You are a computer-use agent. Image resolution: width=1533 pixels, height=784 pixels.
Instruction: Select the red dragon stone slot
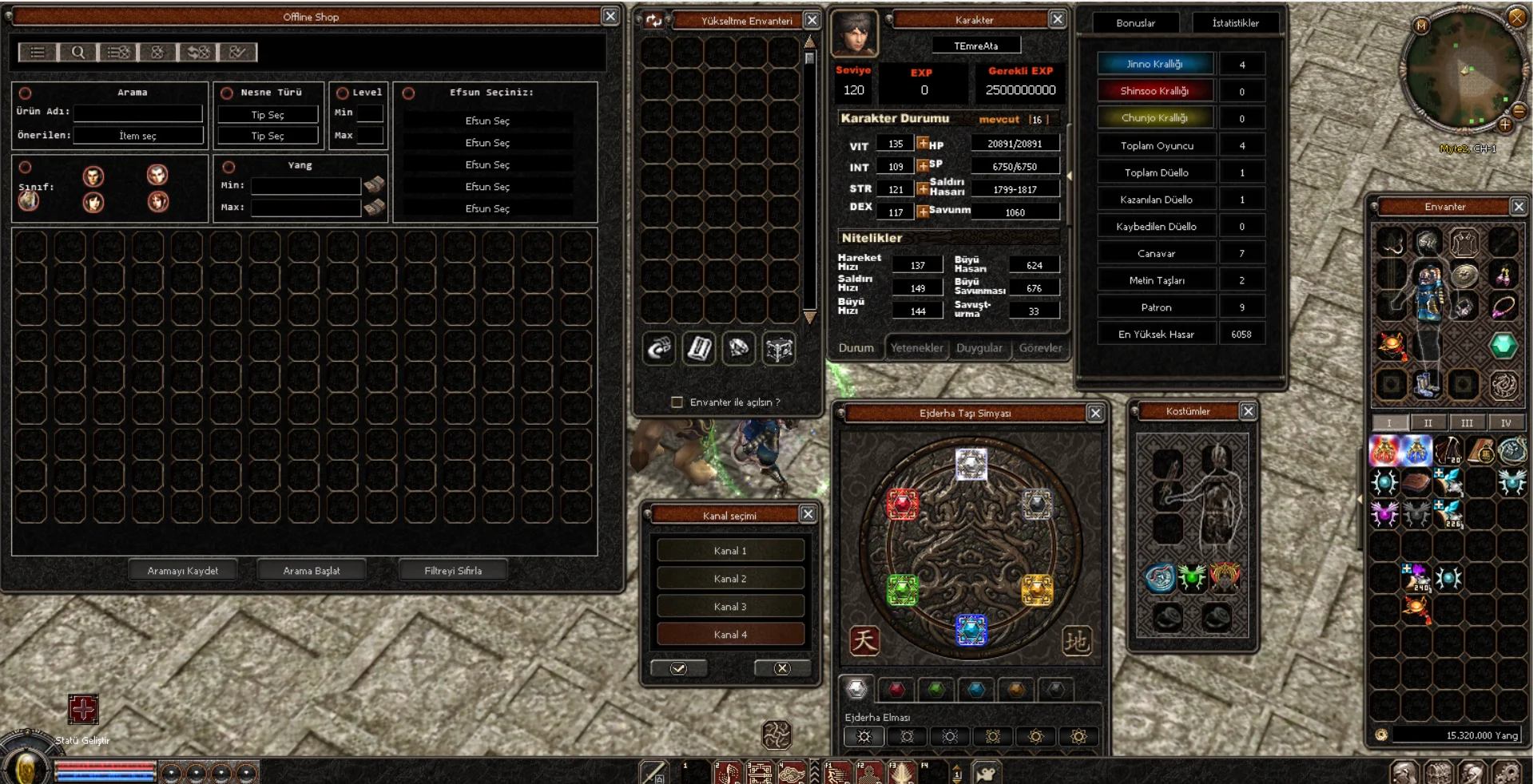pos(903,505)
